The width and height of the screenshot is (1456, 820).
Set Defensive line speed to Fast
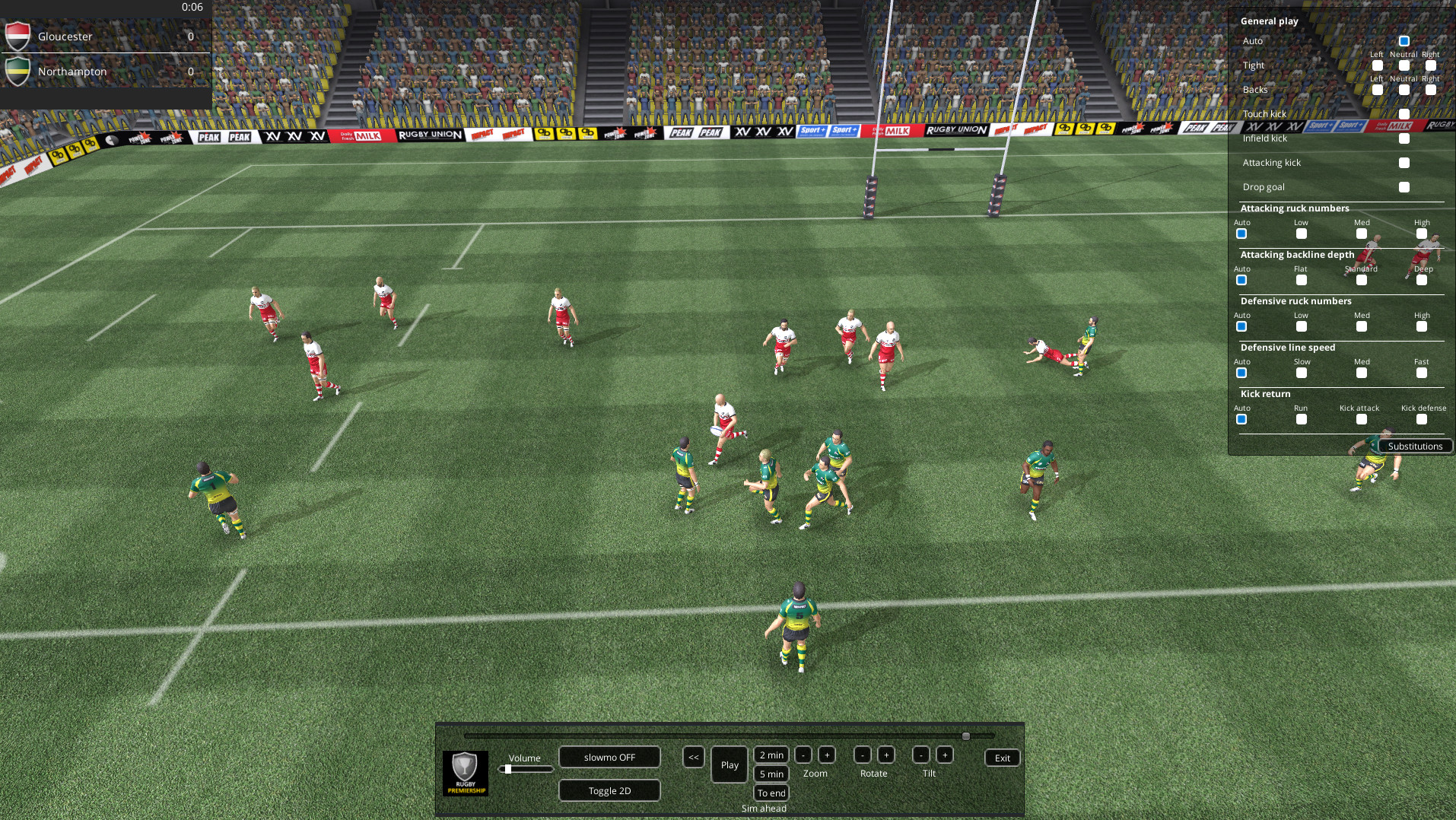point(1420,373)
